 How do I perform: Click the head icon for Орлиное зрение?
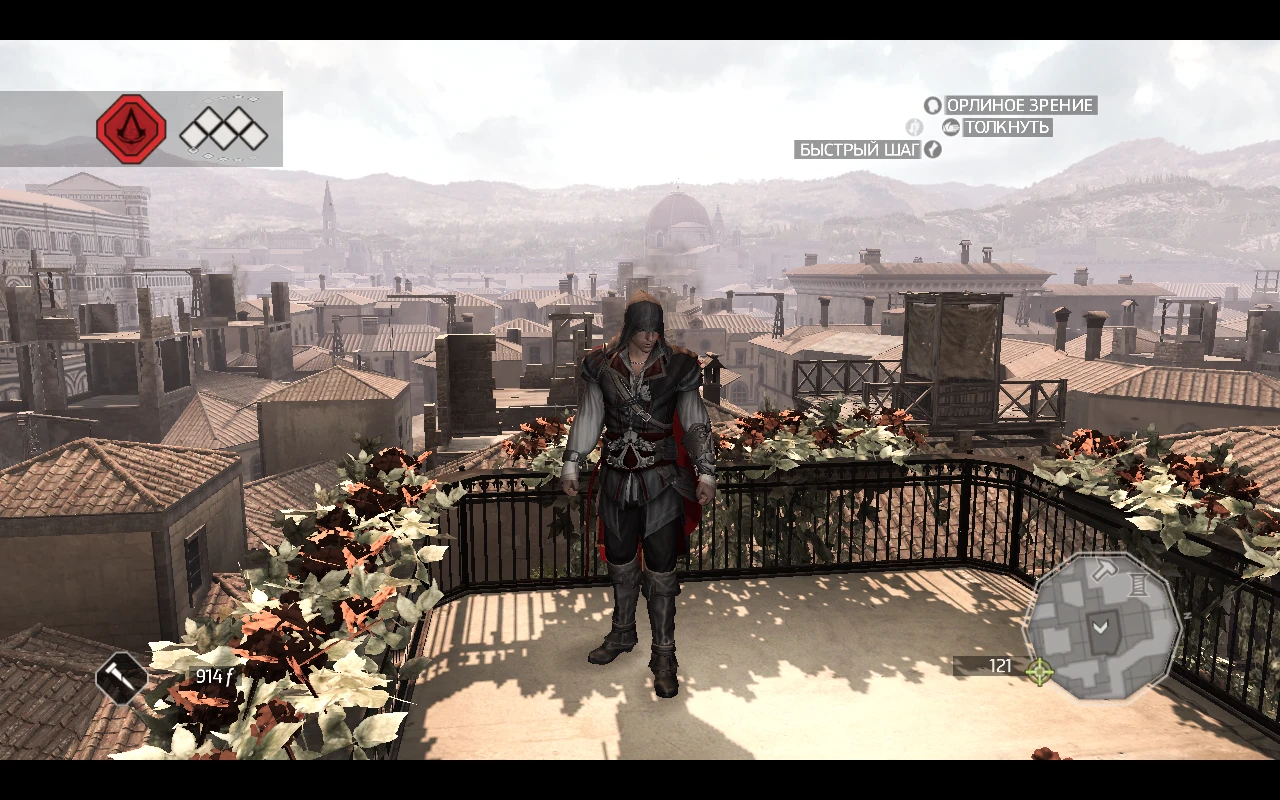tap(931, 105)
